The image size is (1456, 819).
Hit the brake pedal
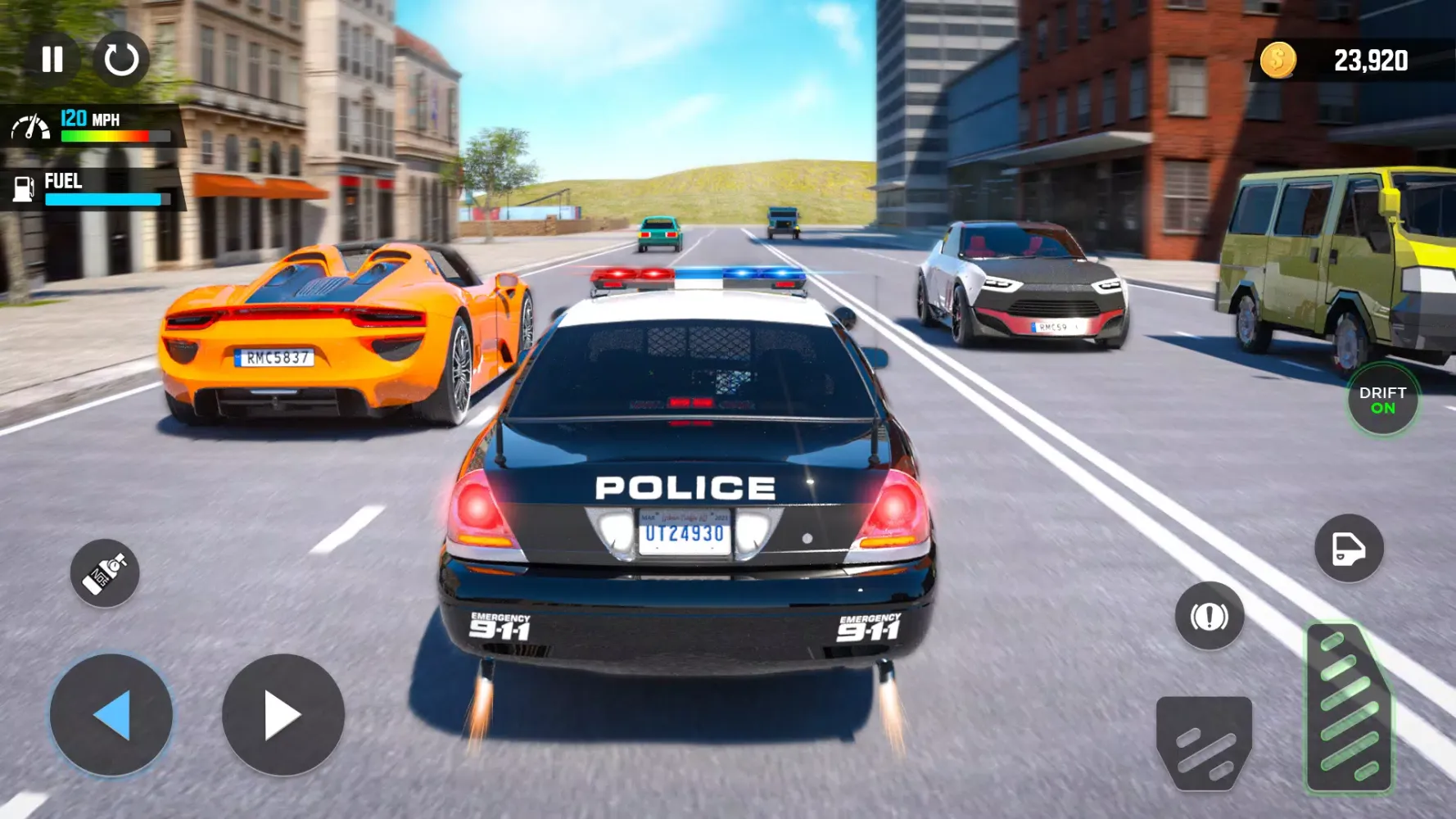coord(1204,742)
